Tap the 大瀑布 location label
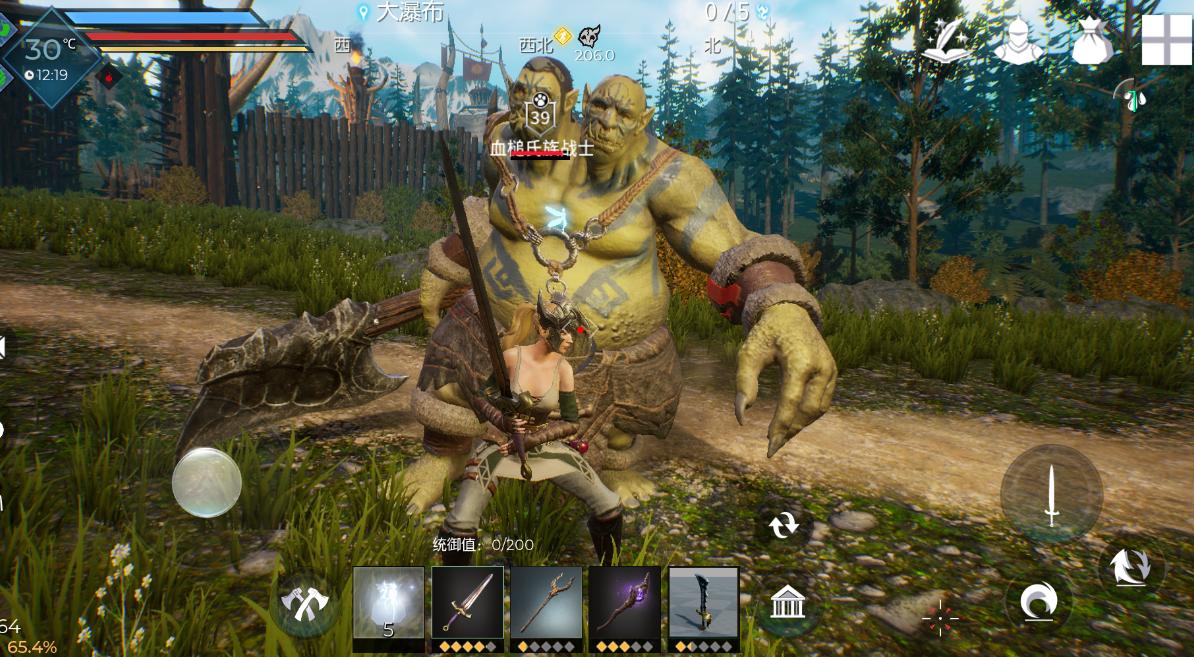The width and height of the screenshot is (1194, 657). pyautogui.click(x=400, y=12)
